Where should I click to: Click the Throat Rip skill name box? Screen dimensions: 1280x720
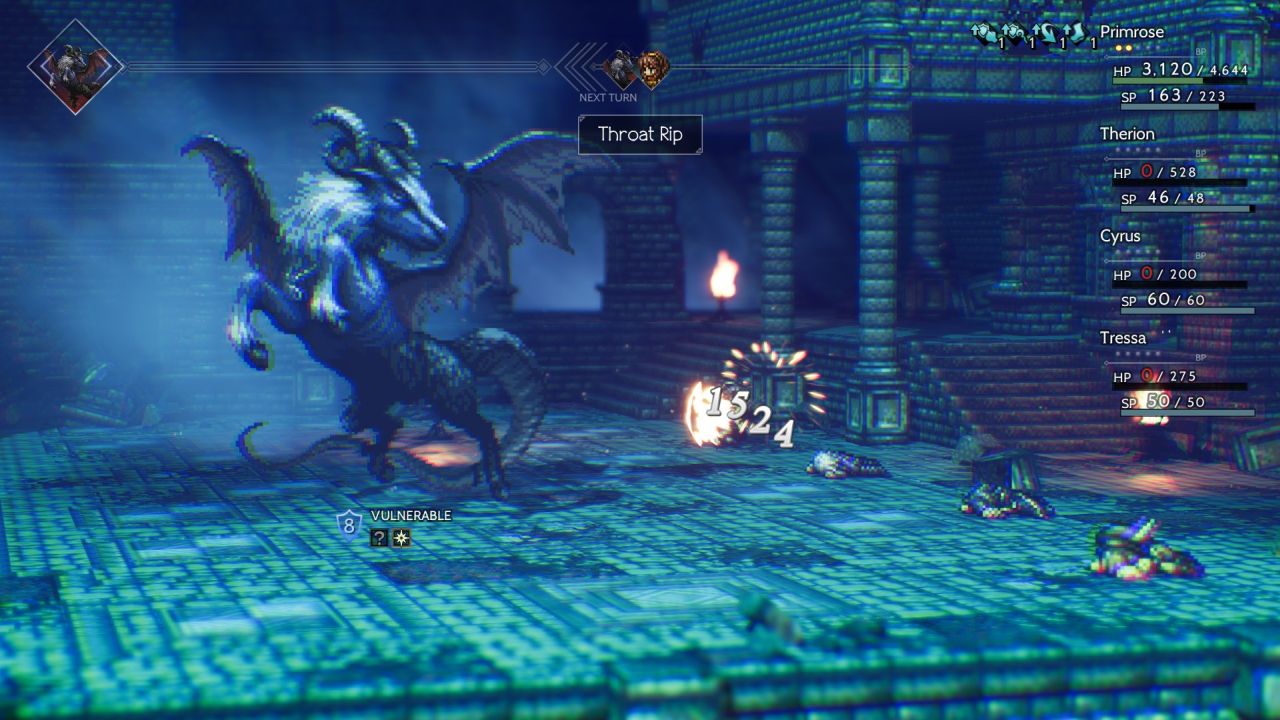[640, 135]
